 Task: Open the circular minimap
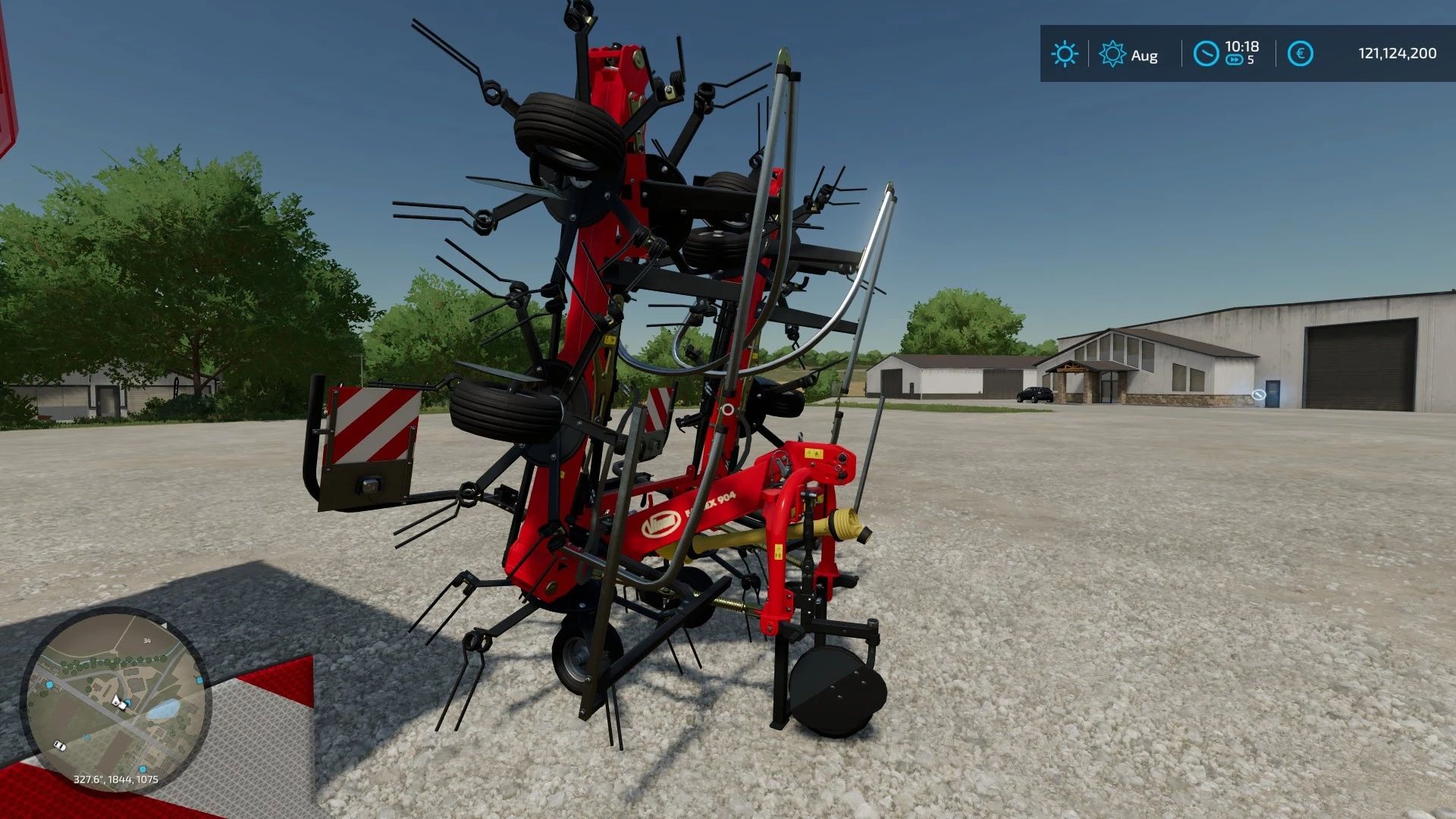pyautogui.click(x=115, y=701)
